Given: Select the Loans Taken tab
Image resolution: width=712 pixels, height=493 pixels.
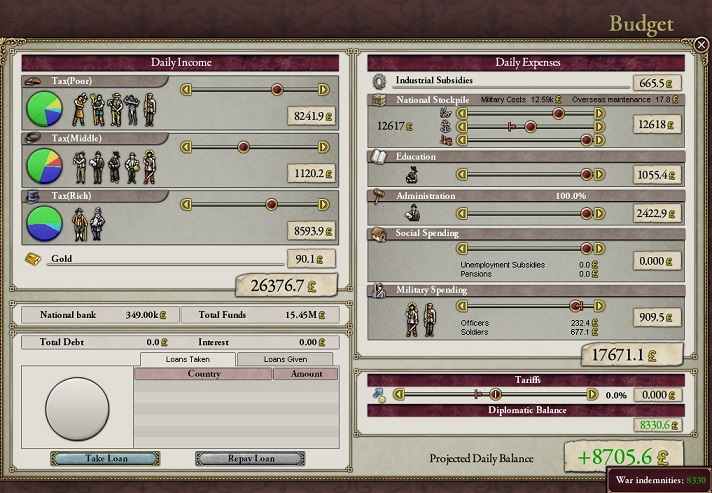Looking at the screenshot, I should tap(188, 359).
